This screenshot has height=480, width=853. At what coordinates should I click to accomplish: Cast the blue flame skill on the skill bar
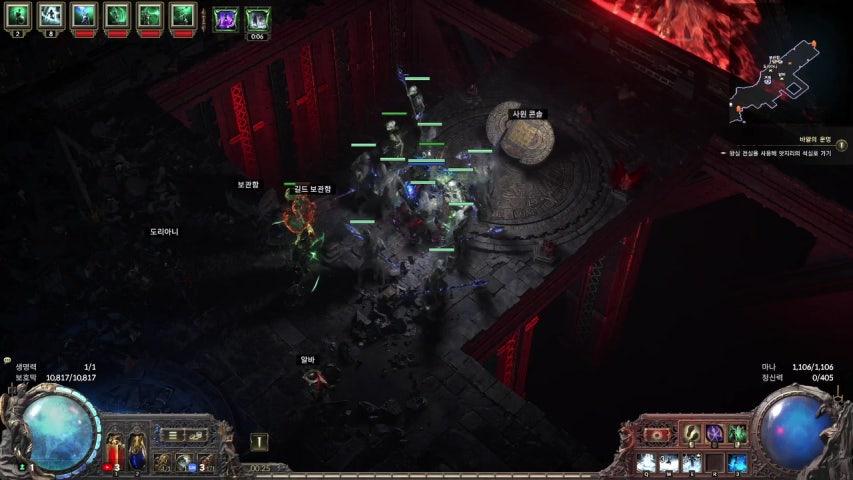738,463
